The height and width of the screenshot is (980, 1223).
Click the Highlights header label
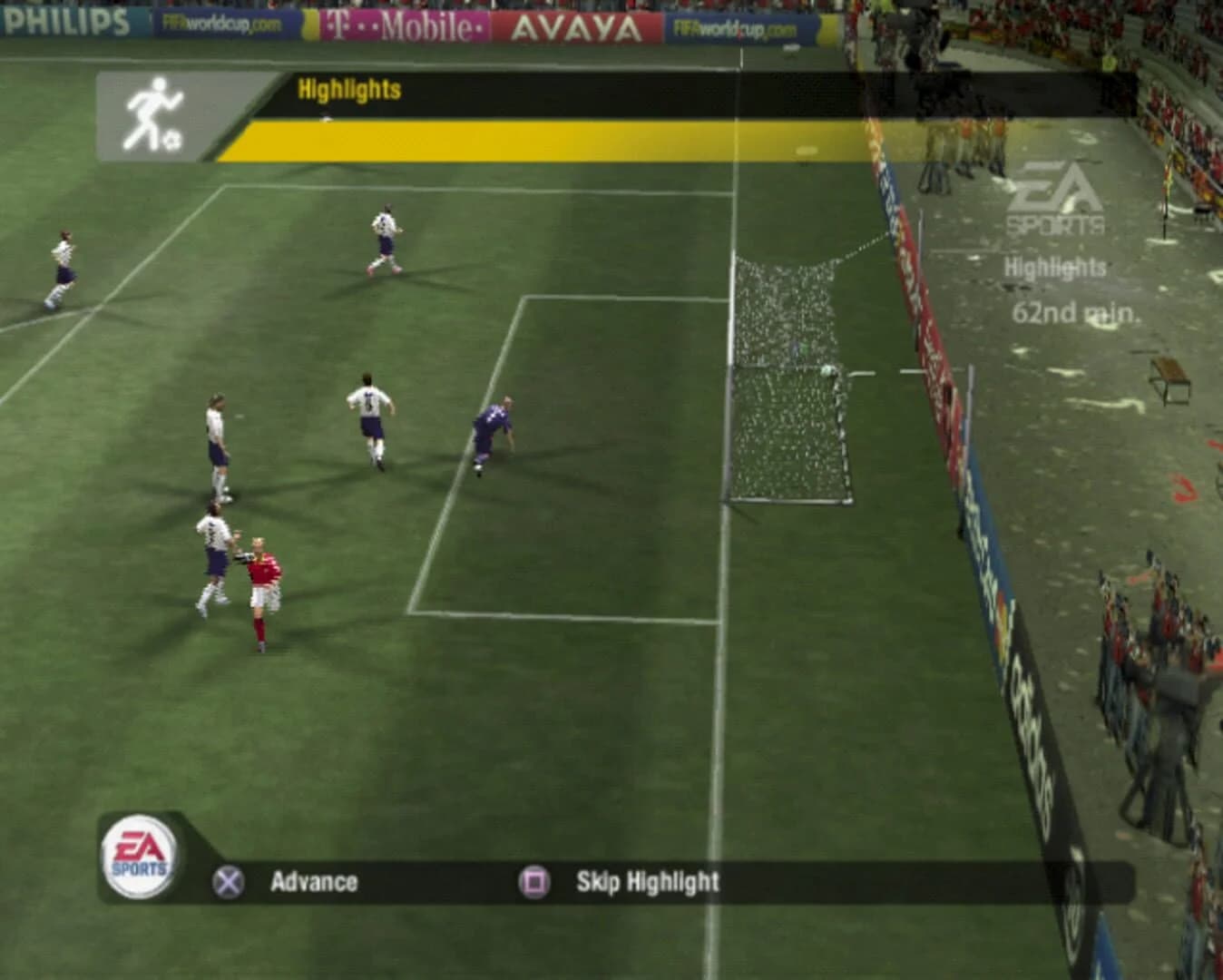pyautogui.click(x=348, y=90)
